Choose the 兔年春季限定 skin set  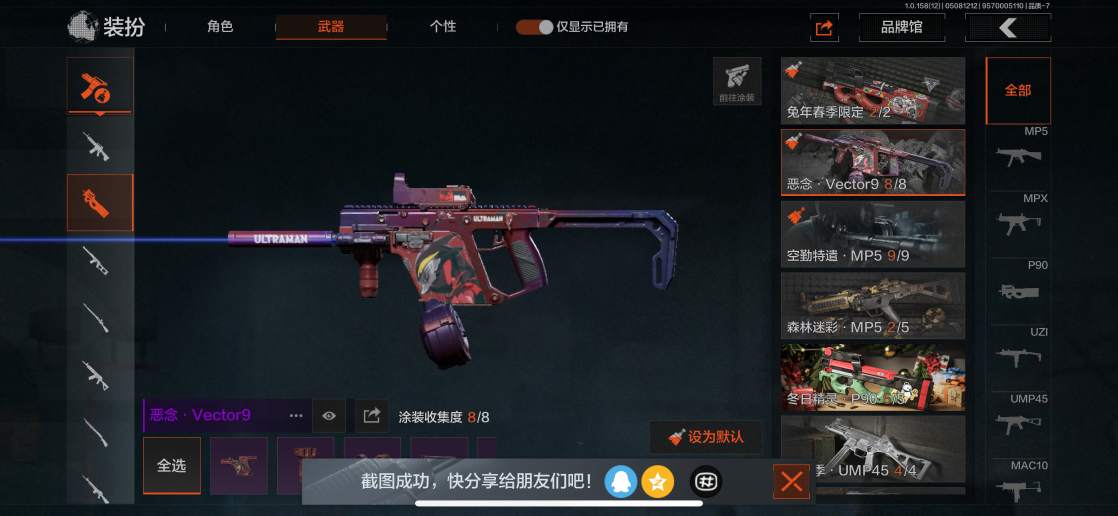[872, 91]
